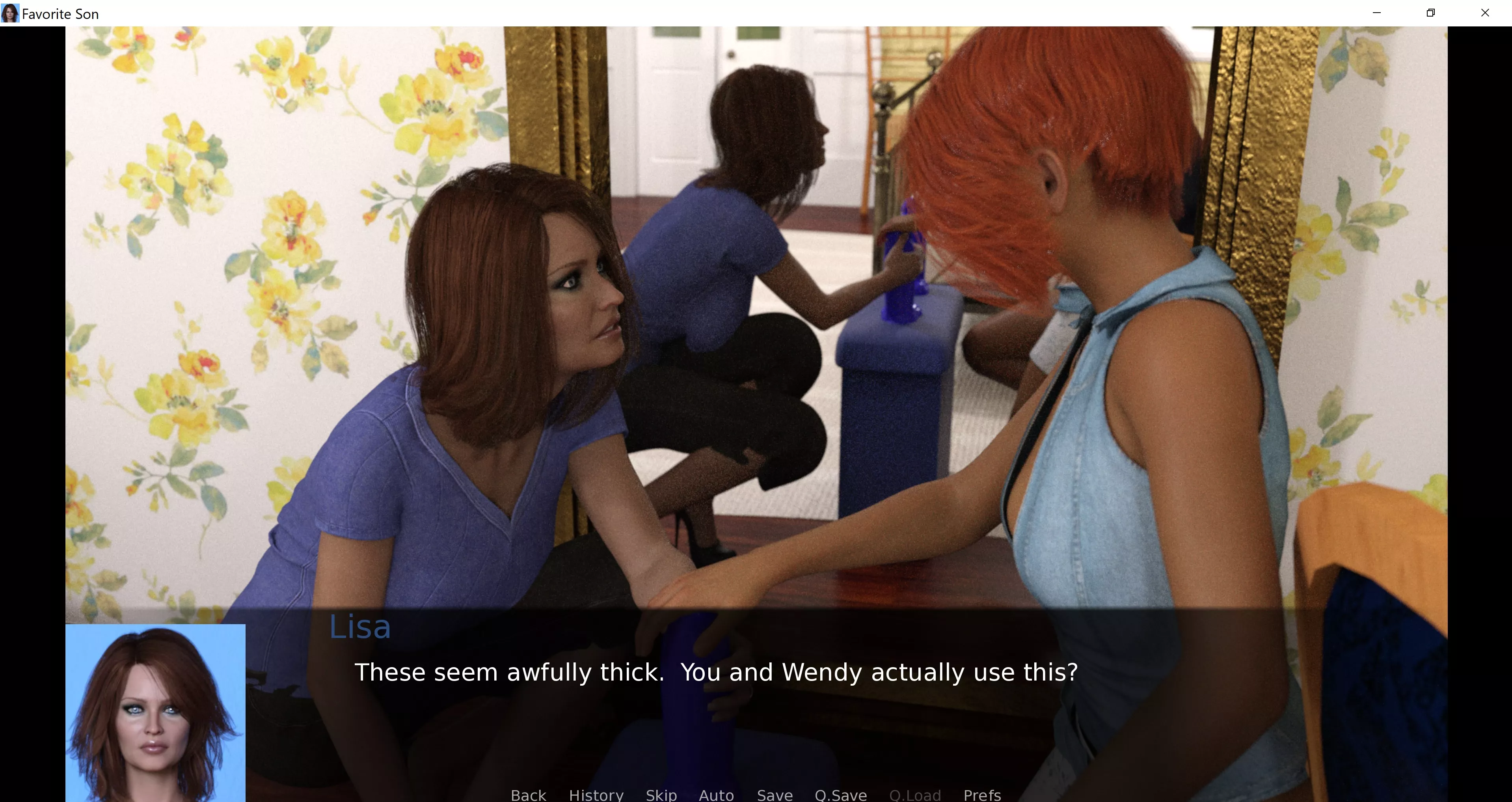
Task: Close the game window
Action: (1485, 13)
